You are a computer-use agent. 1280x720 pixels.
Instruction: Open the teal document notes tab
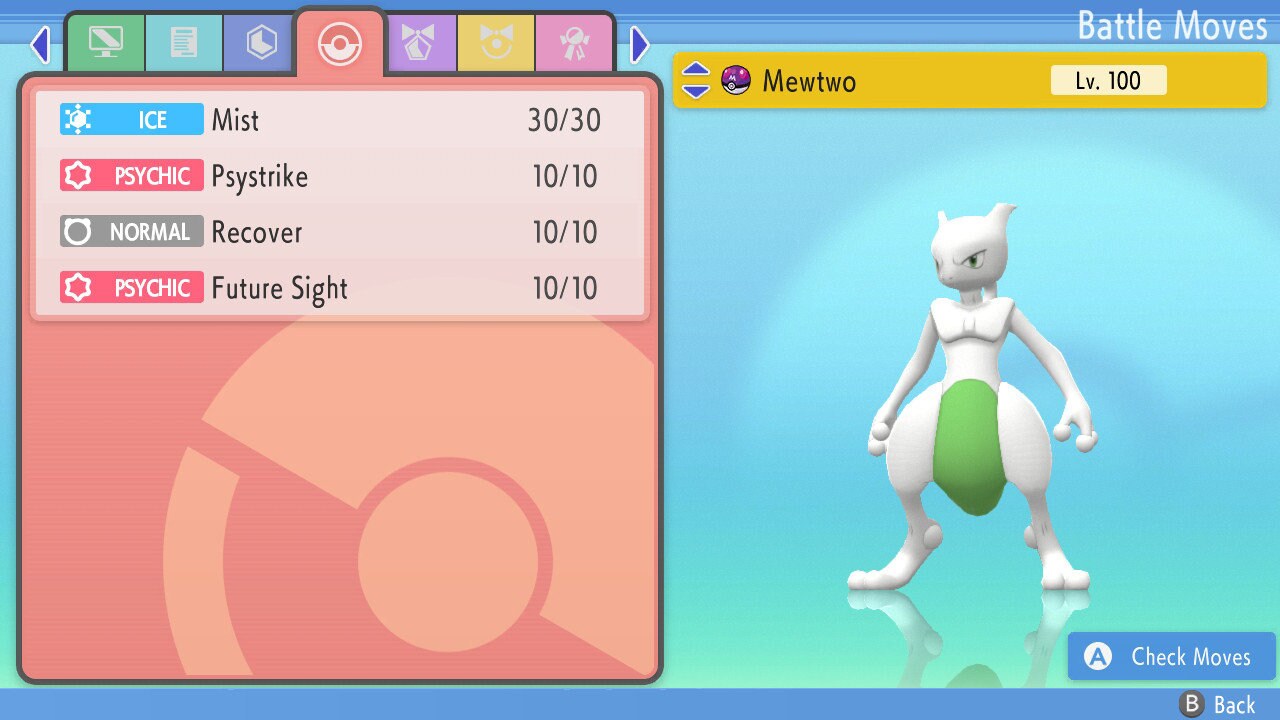[183, 43]
